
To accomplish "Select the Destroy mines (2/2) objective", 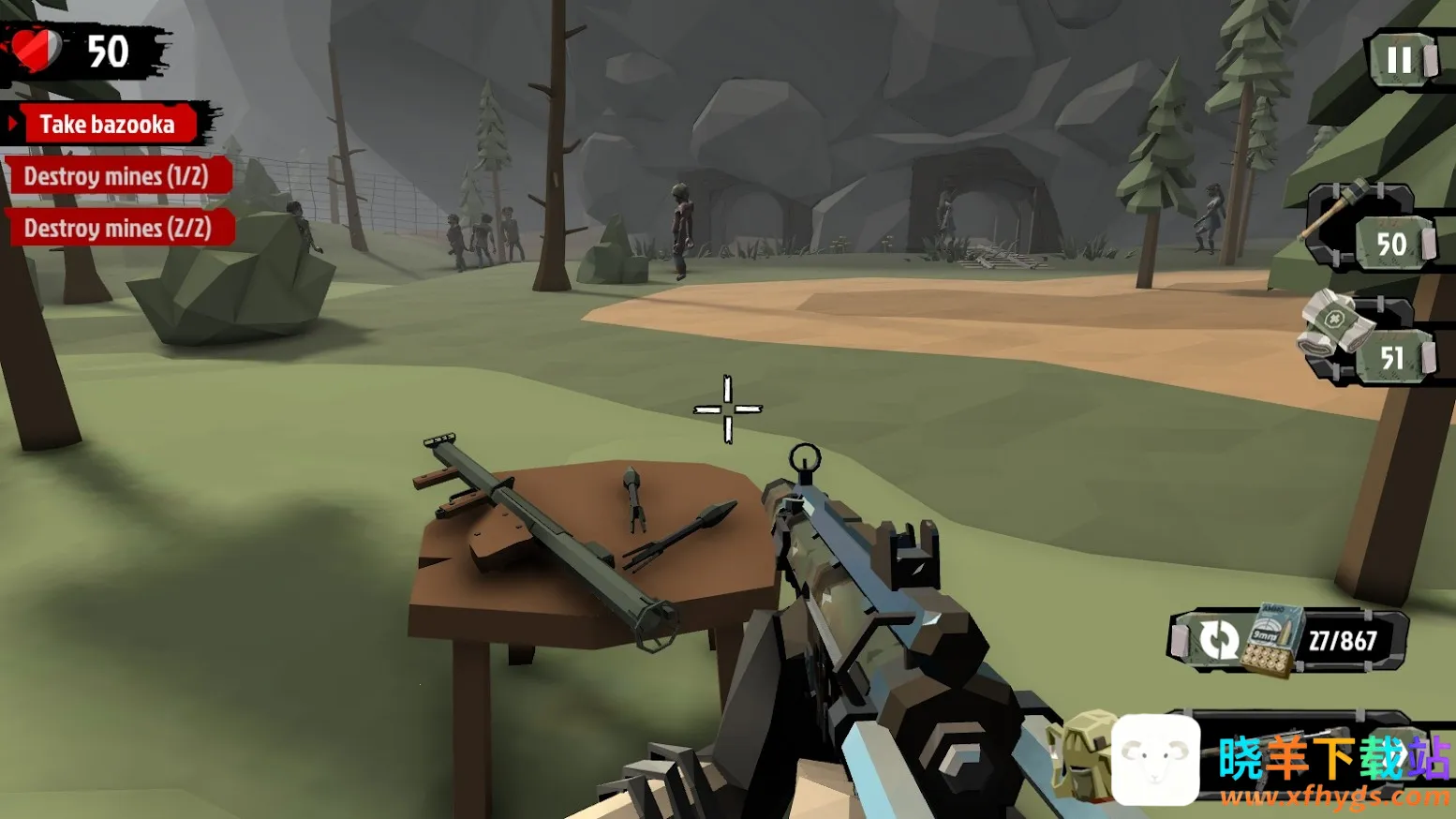I will 118,228.
